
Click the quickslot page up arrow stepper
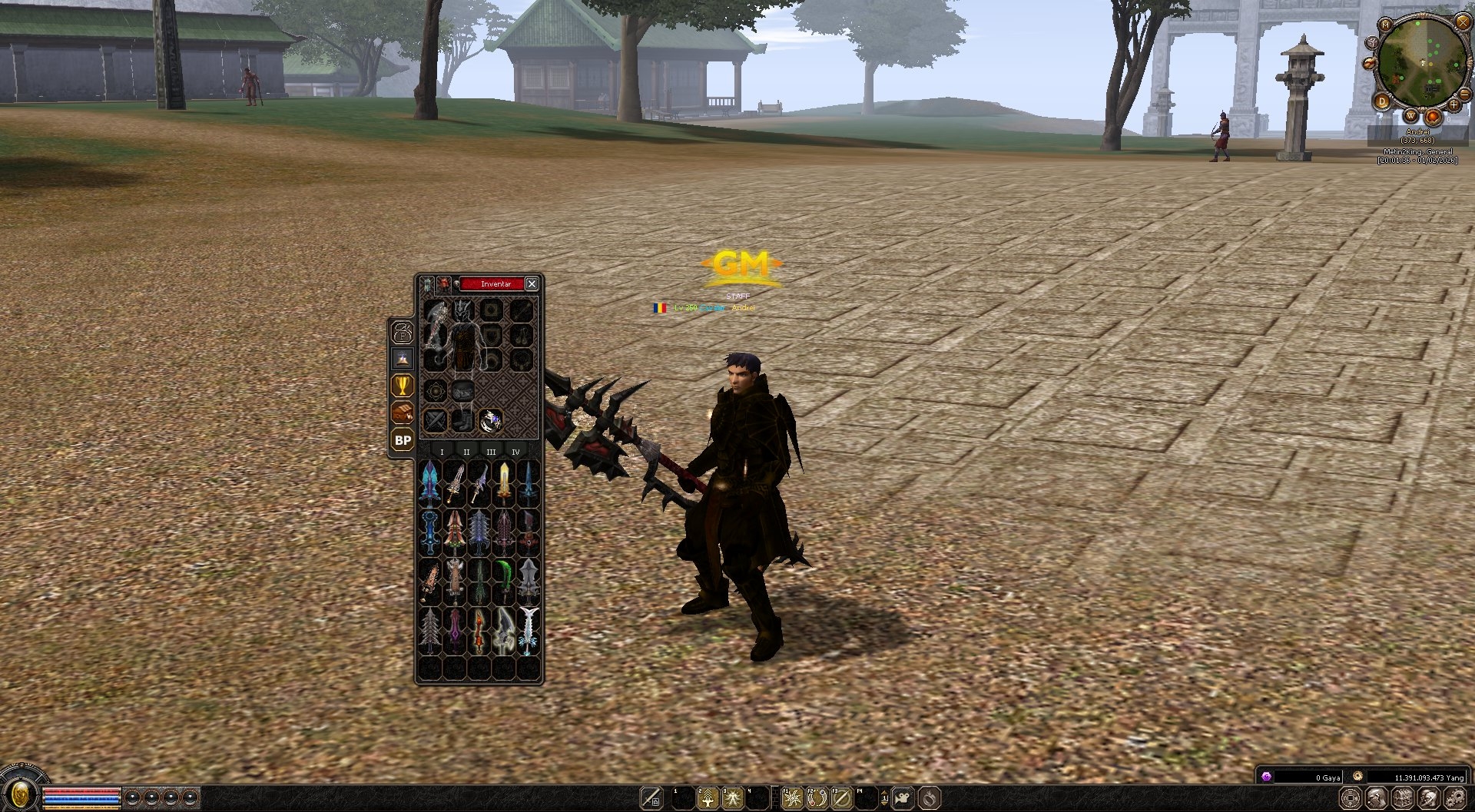click(884, 791)
